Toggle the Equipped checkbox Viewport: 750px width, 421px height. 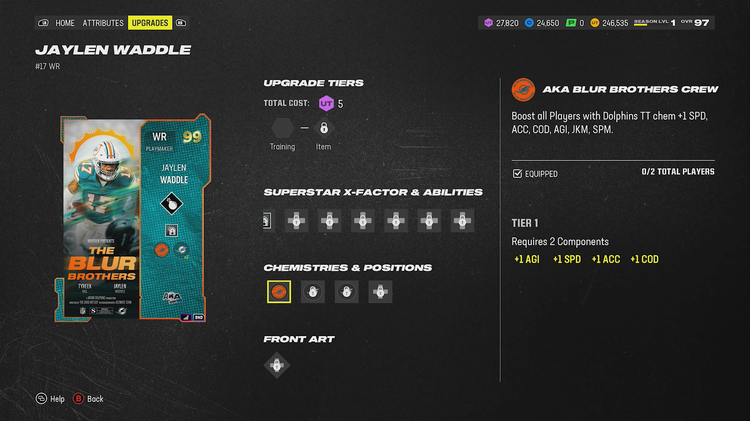pyautogui.click(x=517, y=173)
